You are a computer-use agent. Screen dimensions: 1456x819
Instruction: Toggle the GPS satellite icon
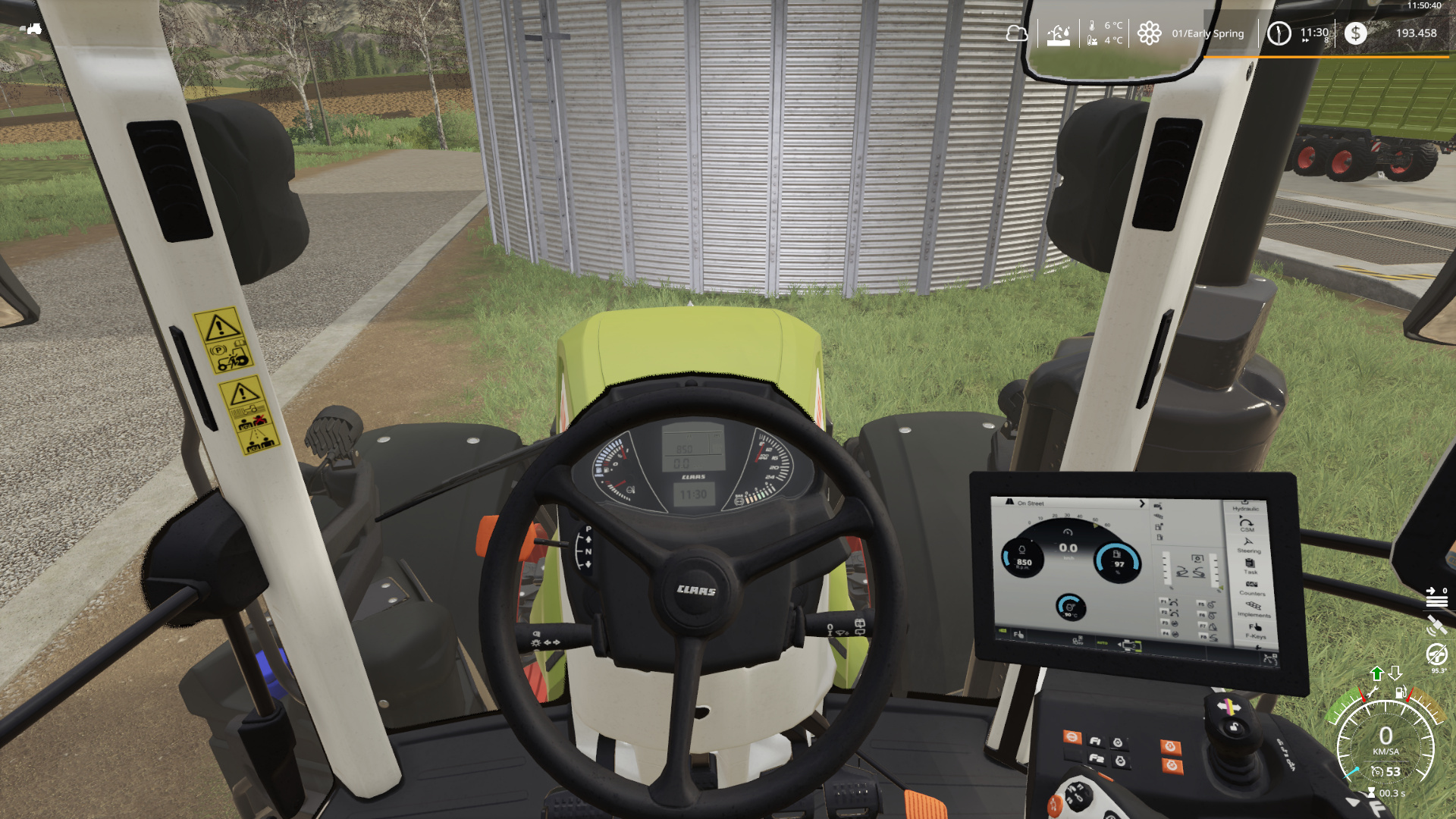(1436, 626)
